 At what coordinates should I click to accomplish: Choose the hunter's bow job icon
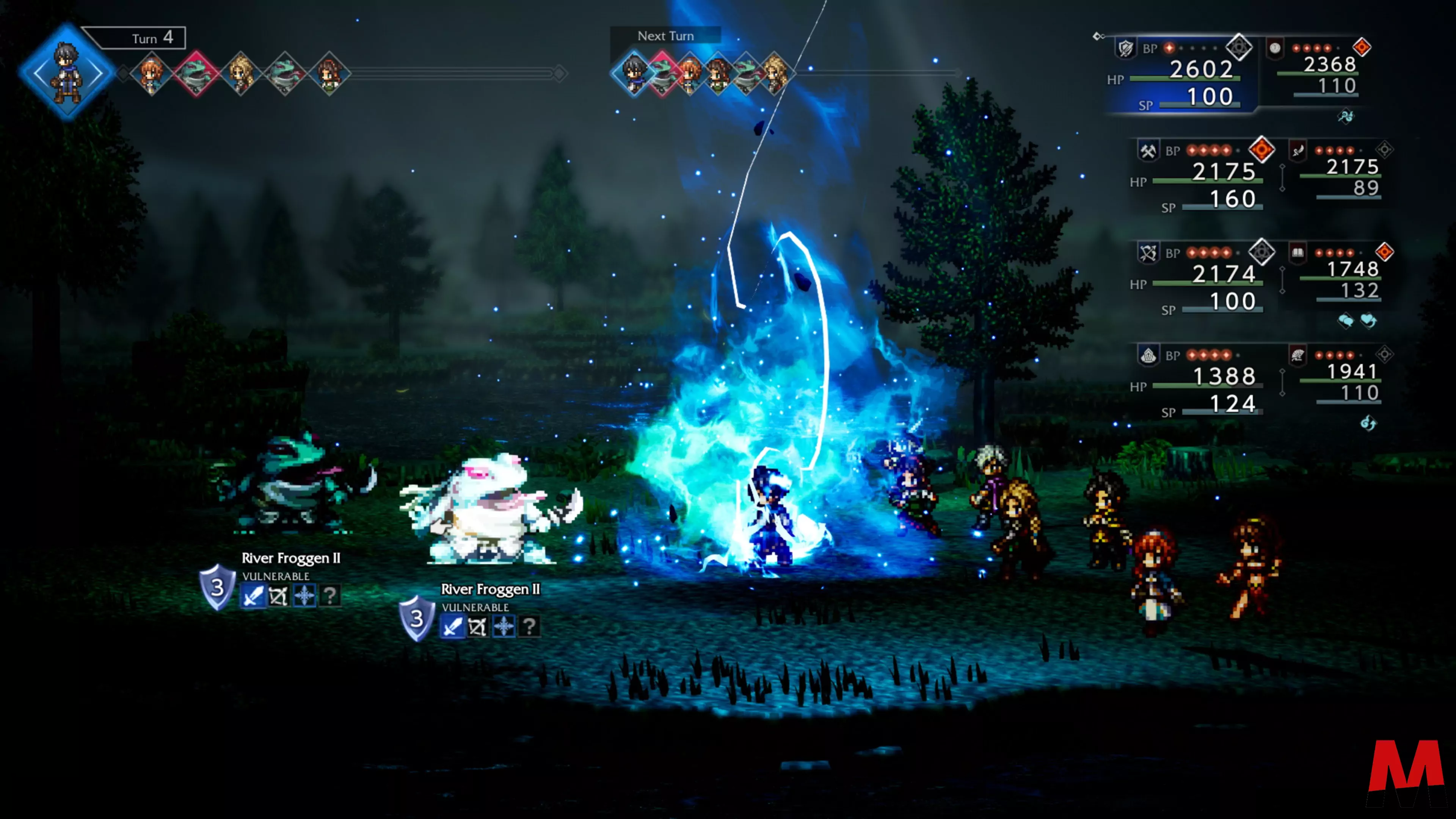pyautogui.click(x=1148, y=253)
